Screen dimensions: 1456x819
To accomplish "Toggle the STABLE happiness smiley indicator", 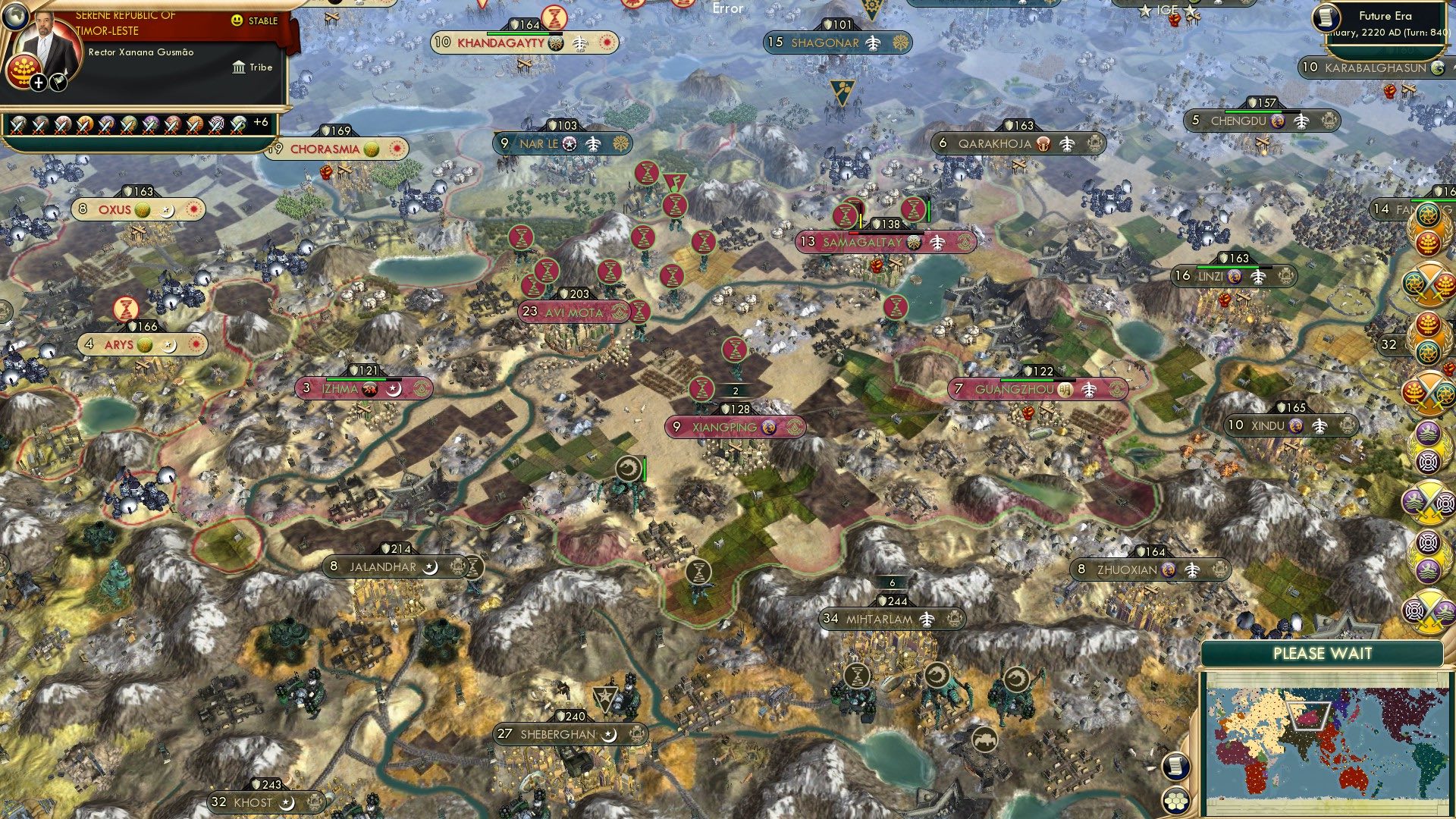I will (x=237, y=20).
